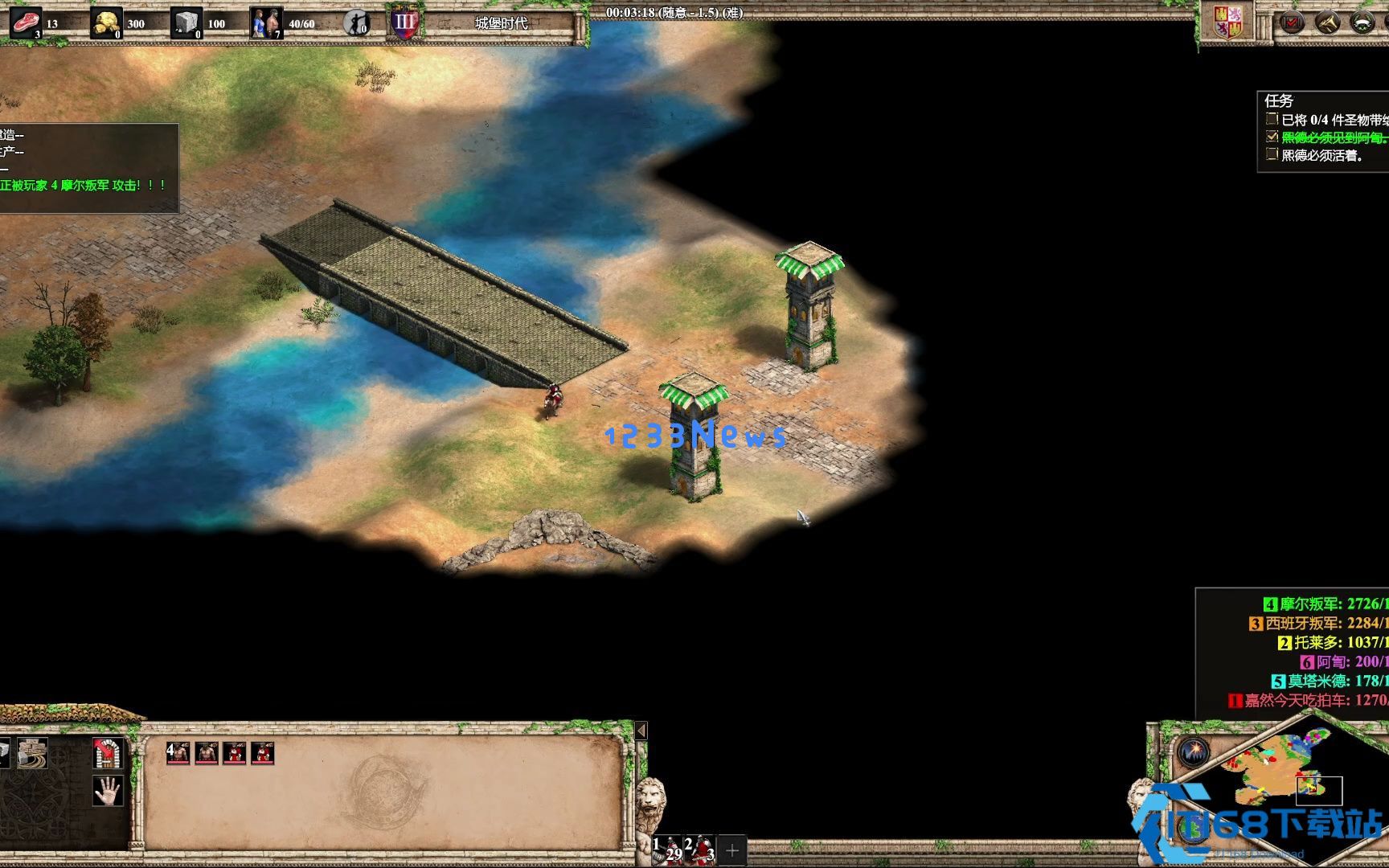Activate the open hand stop command
1389x868 pixels.
[107, 791]
